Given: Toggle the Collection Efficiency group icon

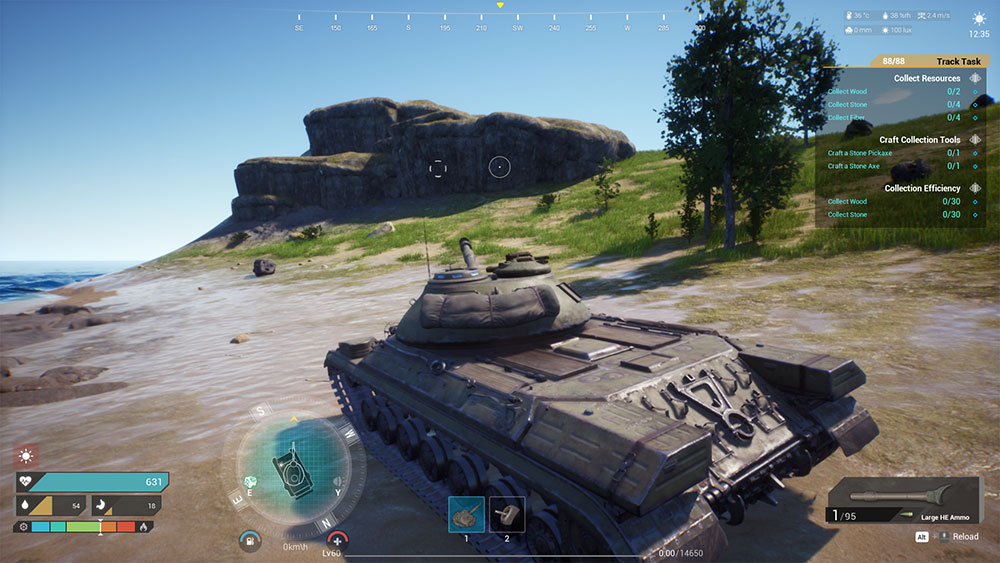Looking at the screenshot, I should pos(976,188).
